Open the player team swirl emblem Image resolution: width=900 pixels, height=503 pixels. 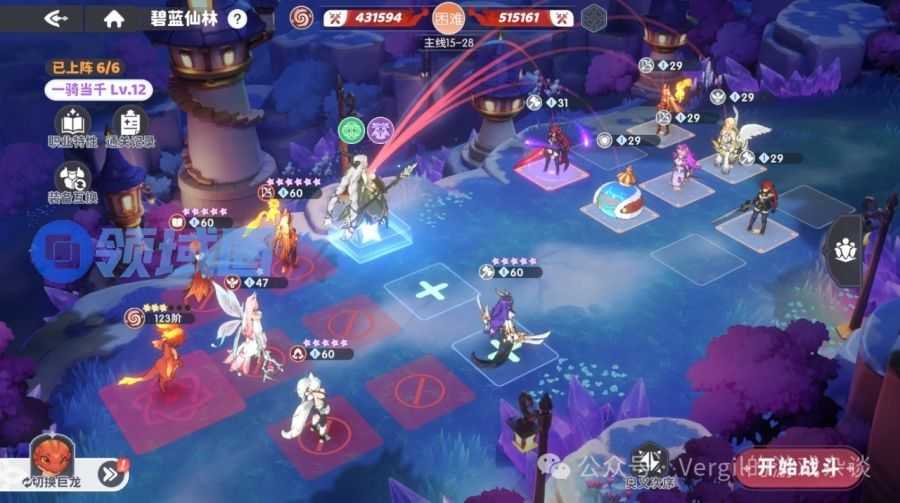[301, 17]
